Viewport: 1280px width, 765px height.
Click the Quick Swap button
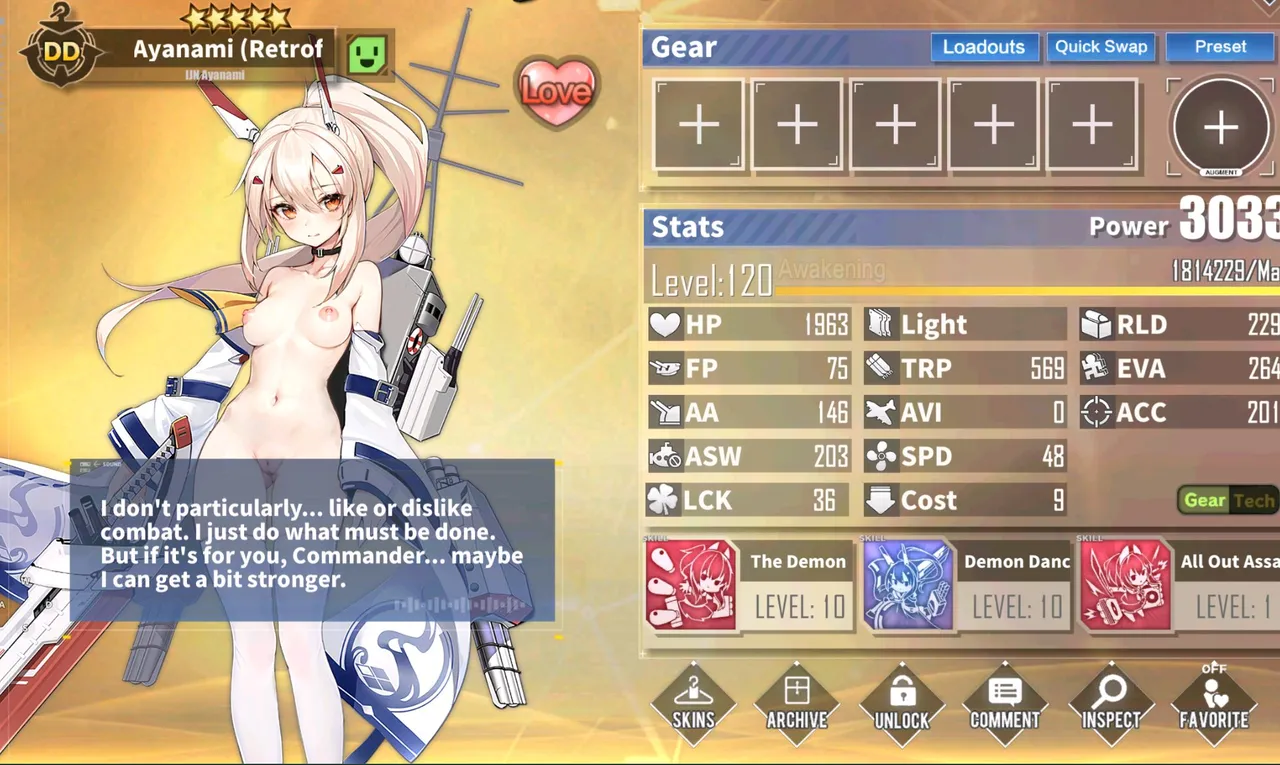(1101, 47)
